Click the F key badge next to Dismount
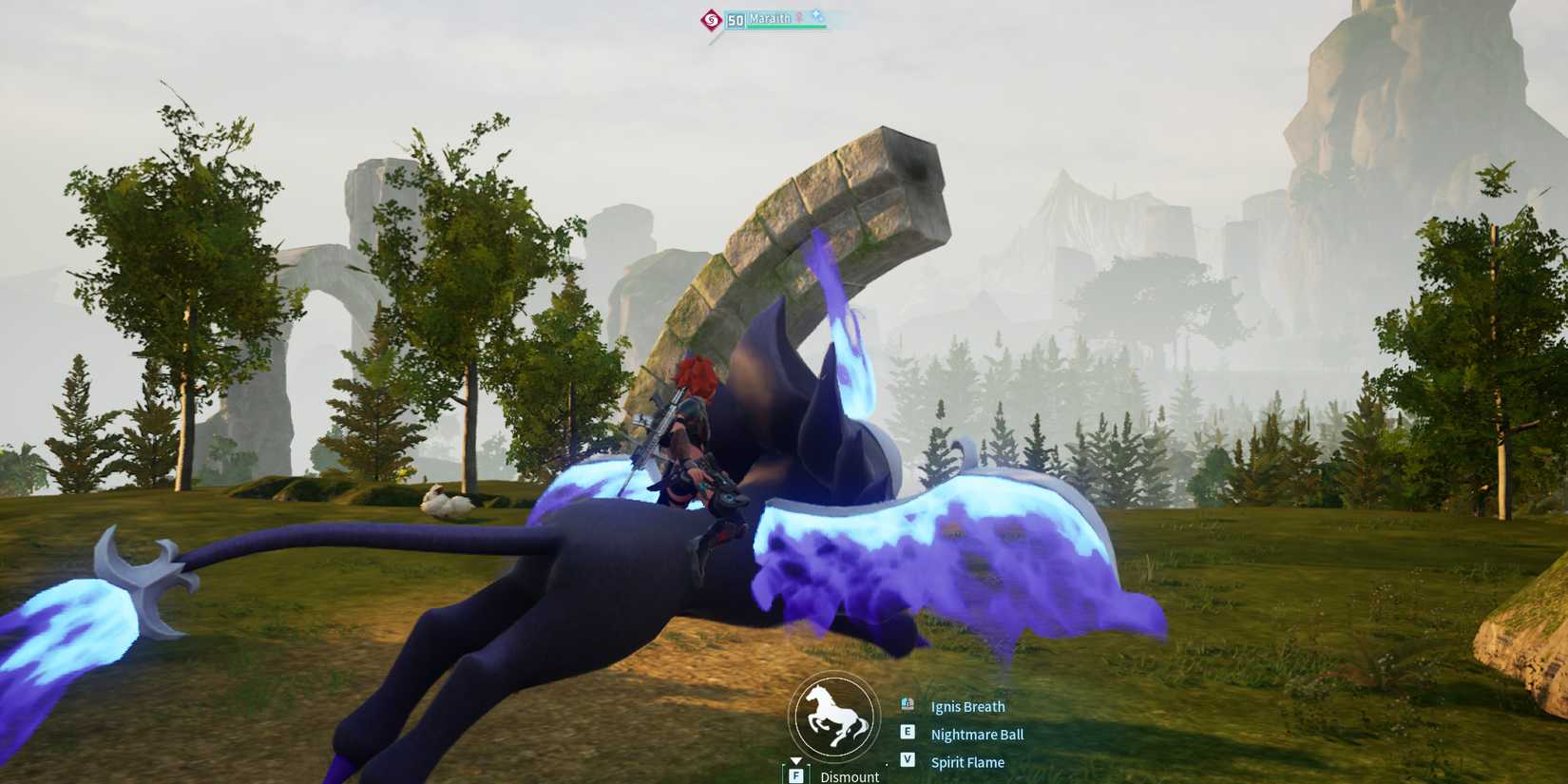This screenshot has width=1568, height=784. tap(796, 775)
